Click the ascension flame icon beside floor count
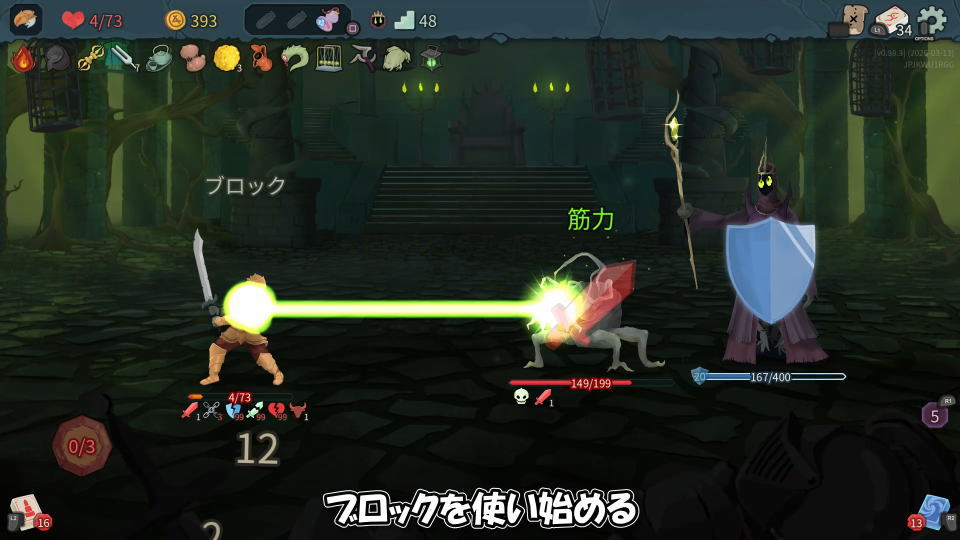 pyautogui.click(x=379, y=20)
